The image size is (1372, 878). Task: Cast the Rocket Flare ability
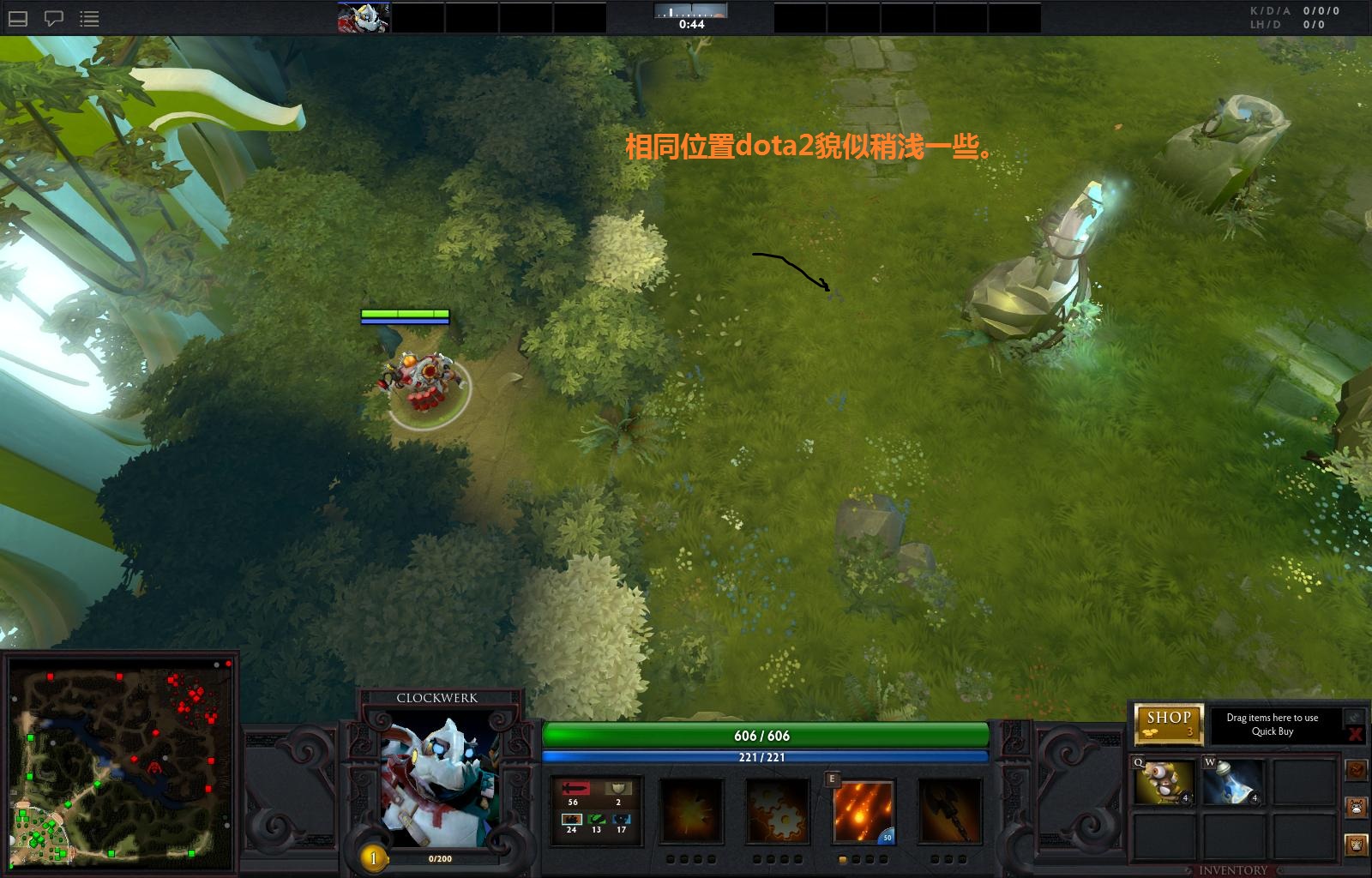864,811
